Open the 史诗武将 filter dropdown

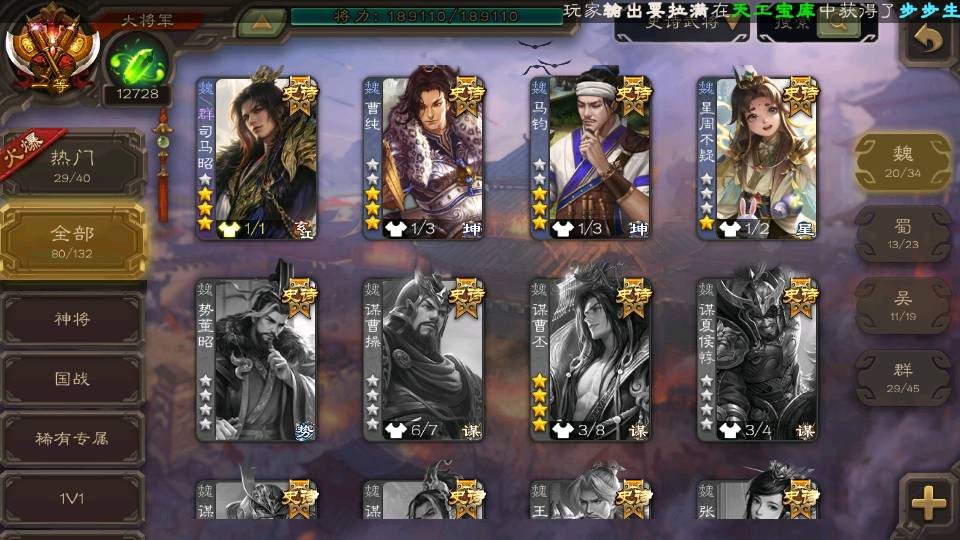click(x=682, y=25)
